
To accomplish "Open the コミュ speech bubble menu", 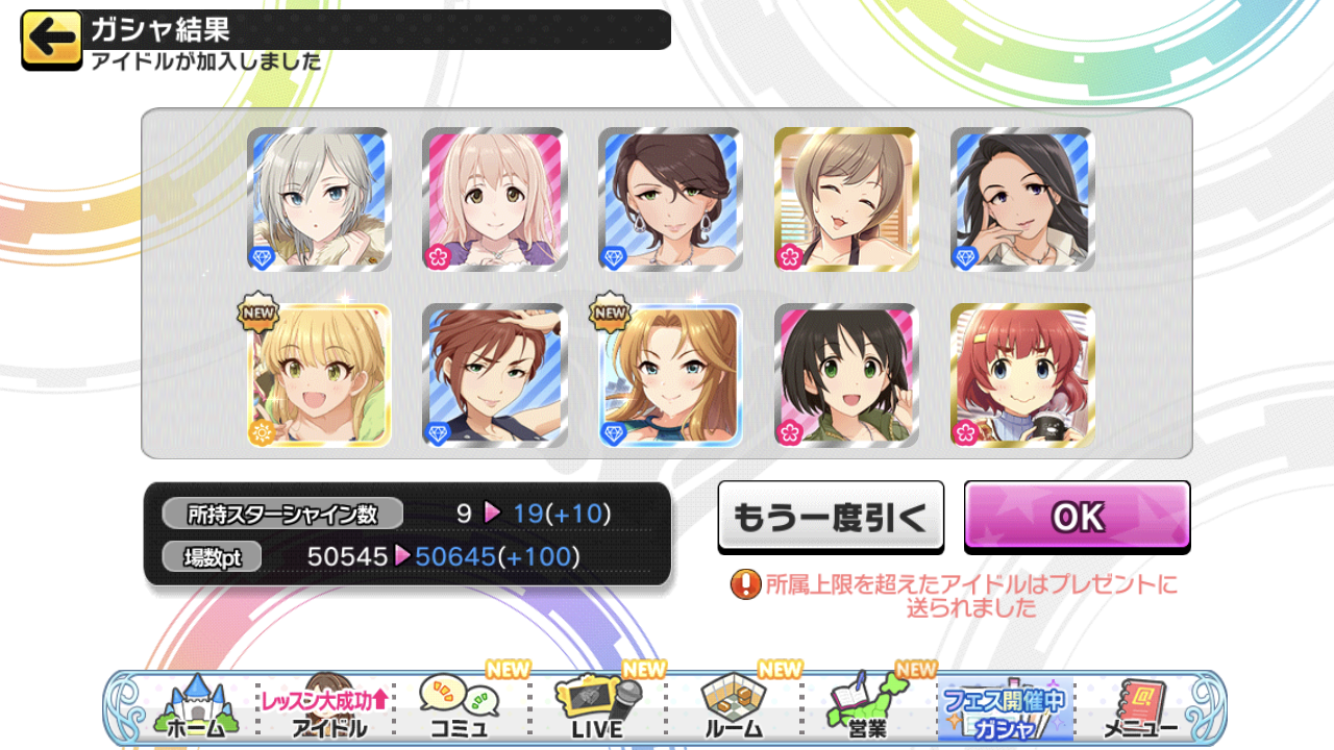I will click(459, 708).
